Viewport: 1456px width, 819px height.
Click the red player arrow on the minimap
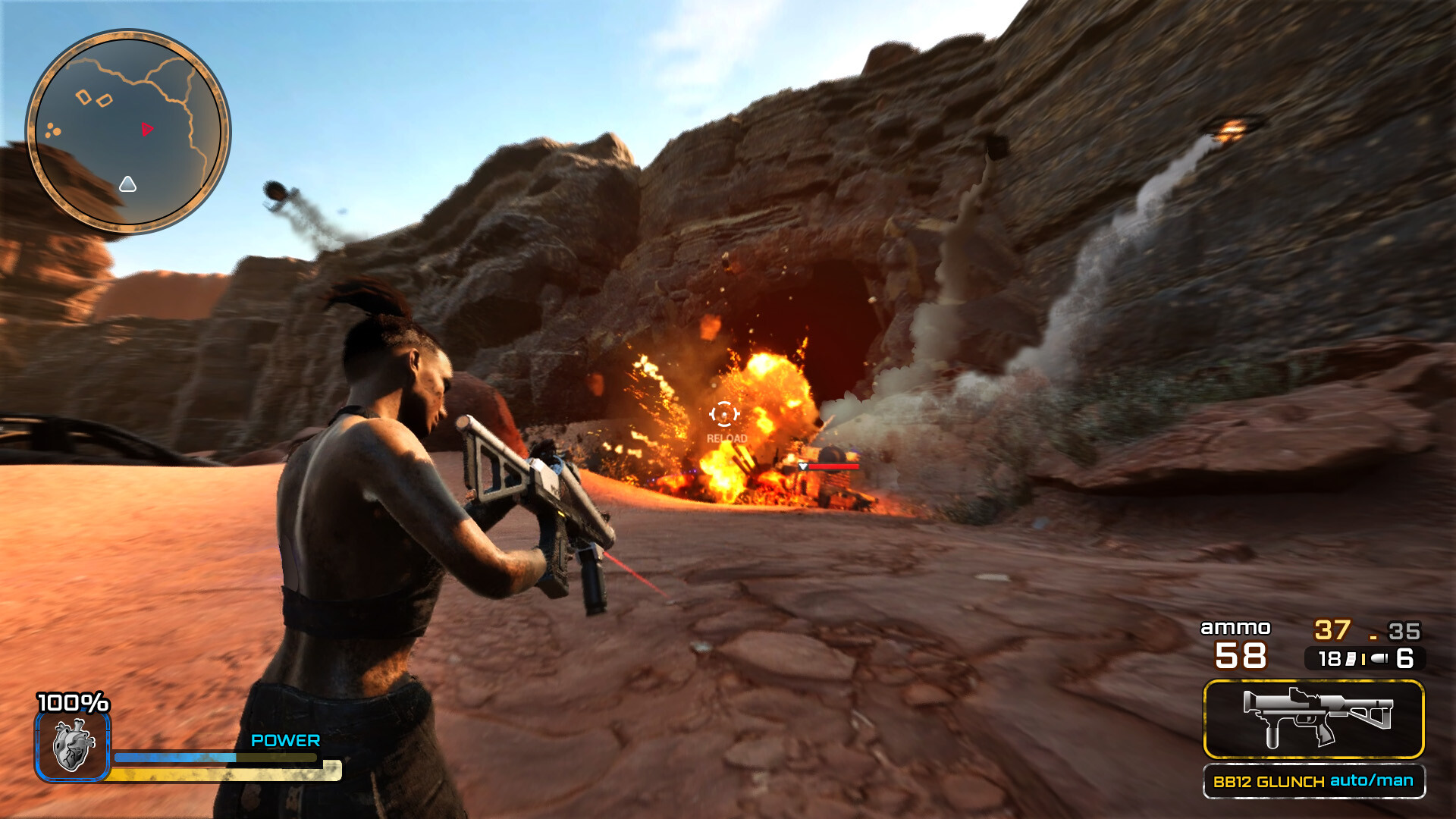pos(148,130)
